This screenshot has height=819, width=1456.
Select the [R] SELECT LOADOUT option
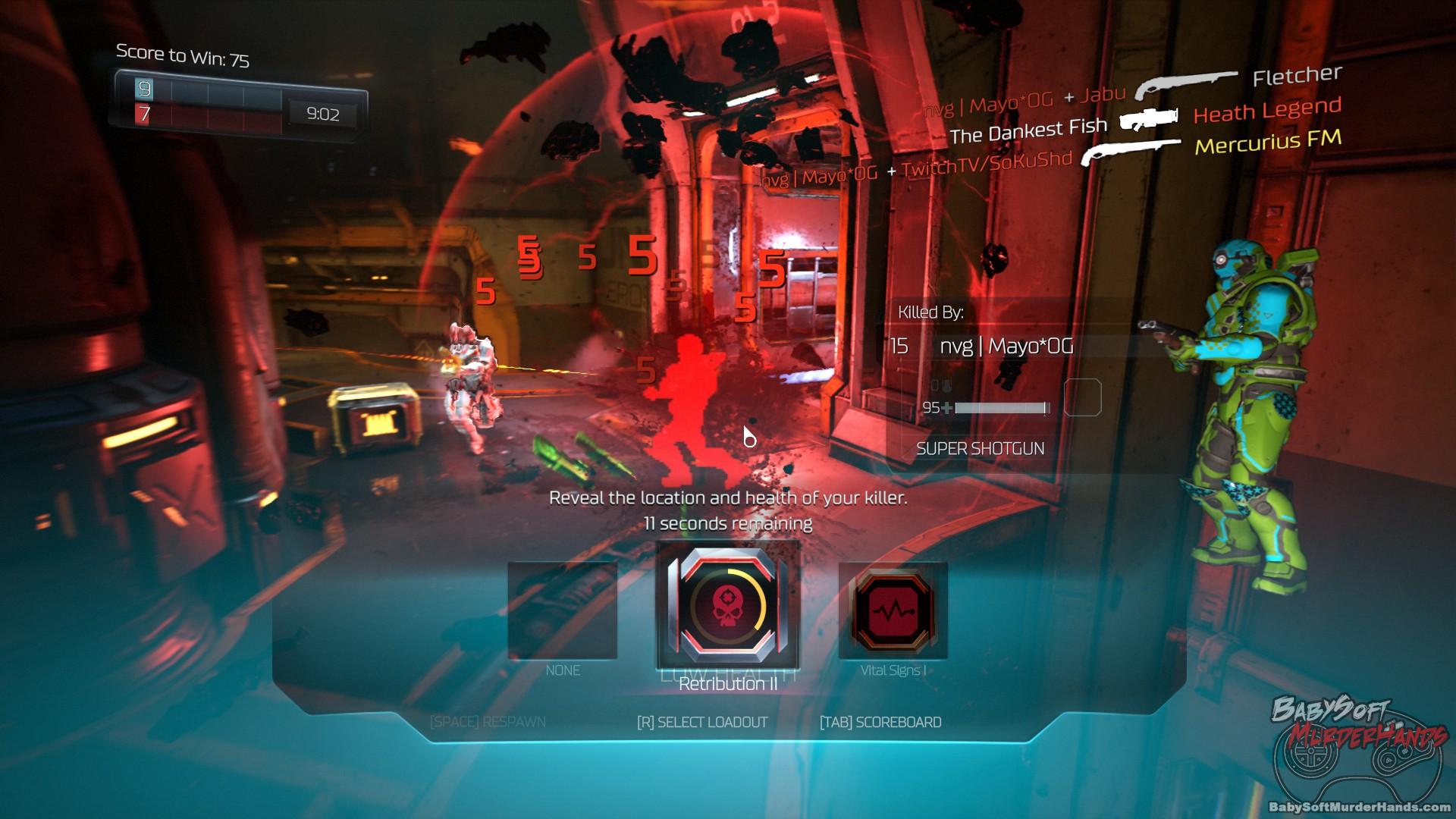click(704, 722)
